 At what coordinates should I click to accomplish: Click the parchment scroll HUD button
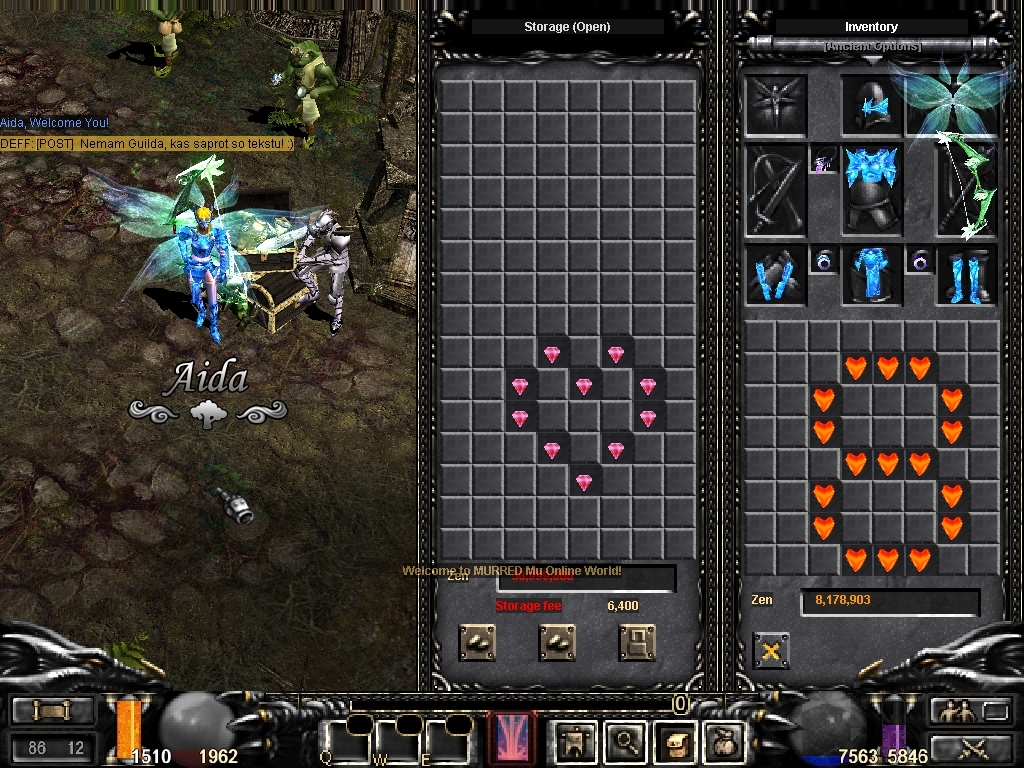[674, 741]
